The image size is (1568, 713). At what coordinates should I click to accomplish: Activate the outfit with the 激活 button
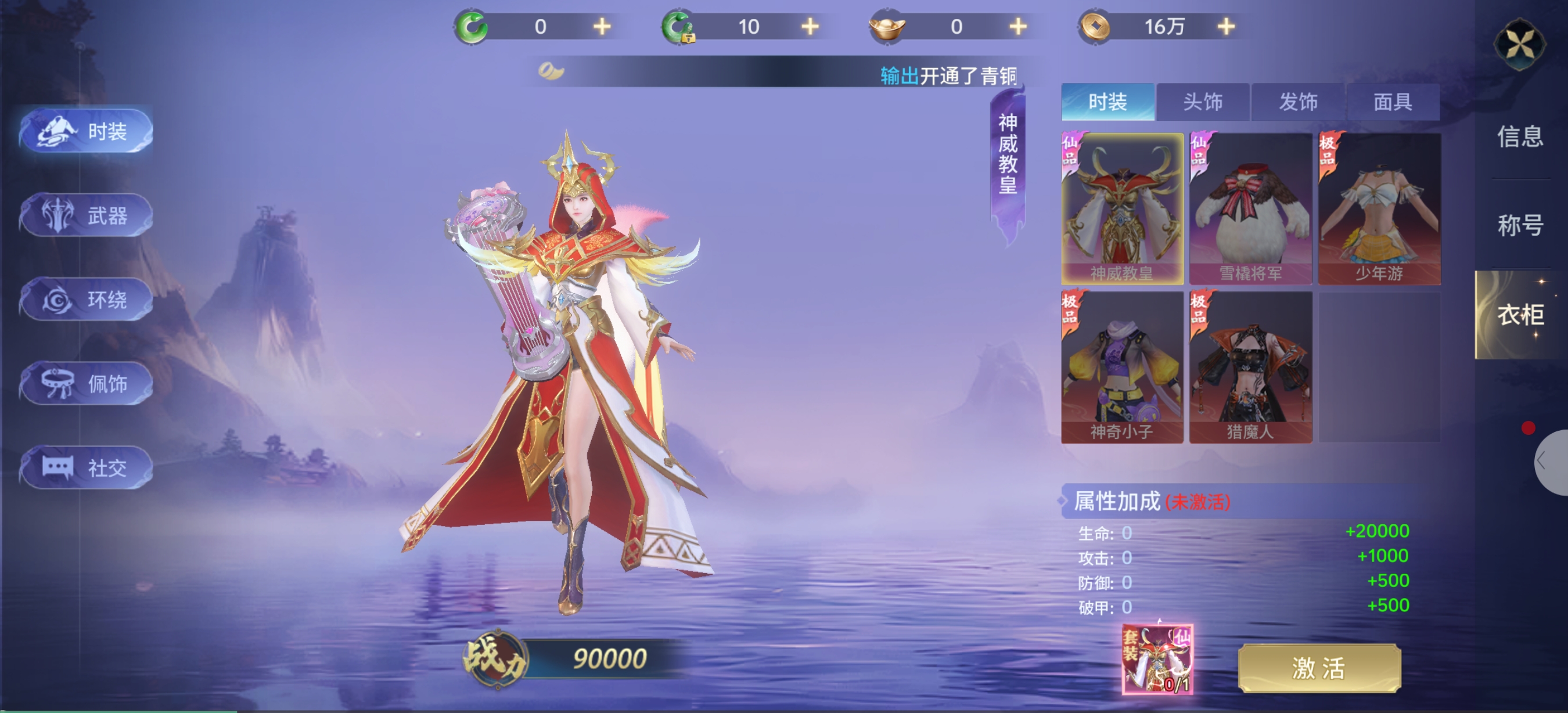pyautogui.click(x=1319, y=668)
